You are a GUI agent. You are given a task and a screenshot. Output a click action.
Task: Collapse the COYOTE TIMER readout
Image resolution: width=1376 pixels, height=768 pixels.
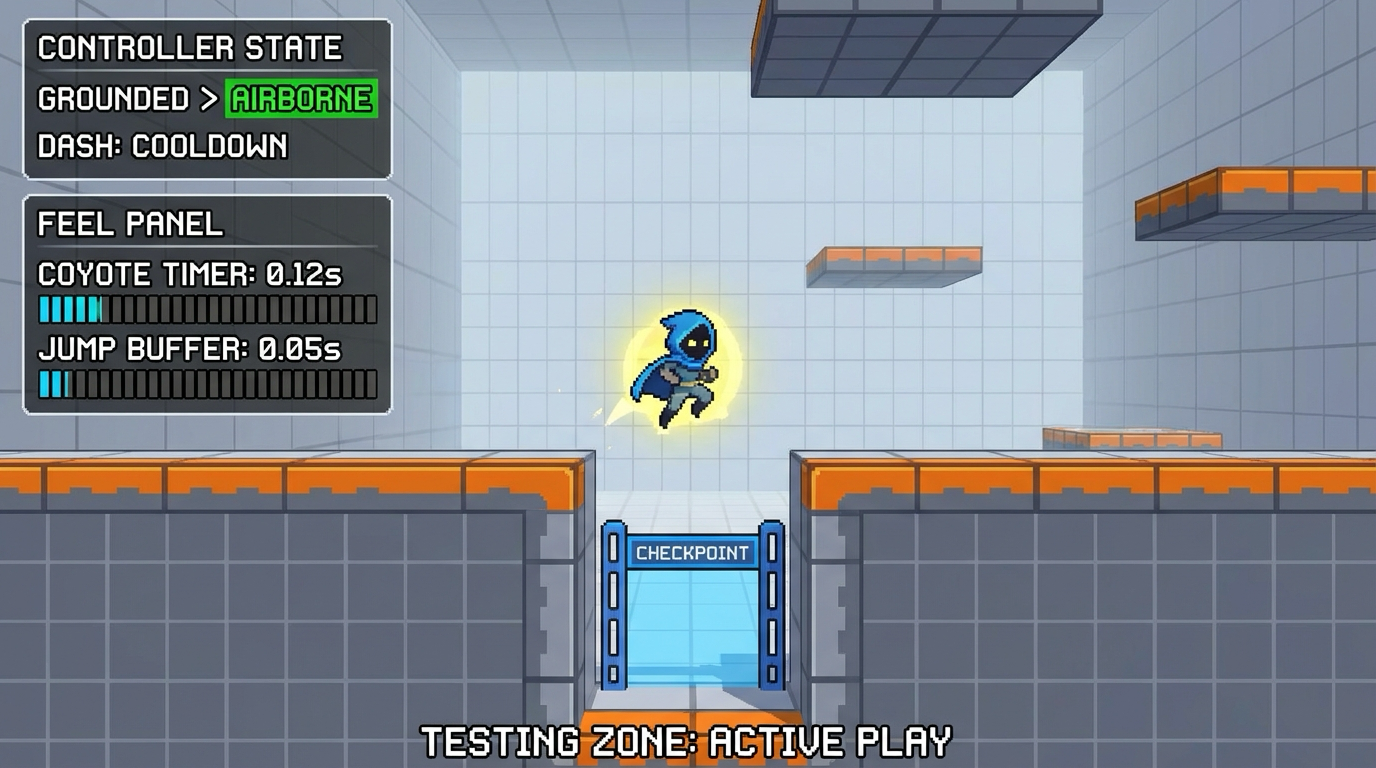[189, 275]
